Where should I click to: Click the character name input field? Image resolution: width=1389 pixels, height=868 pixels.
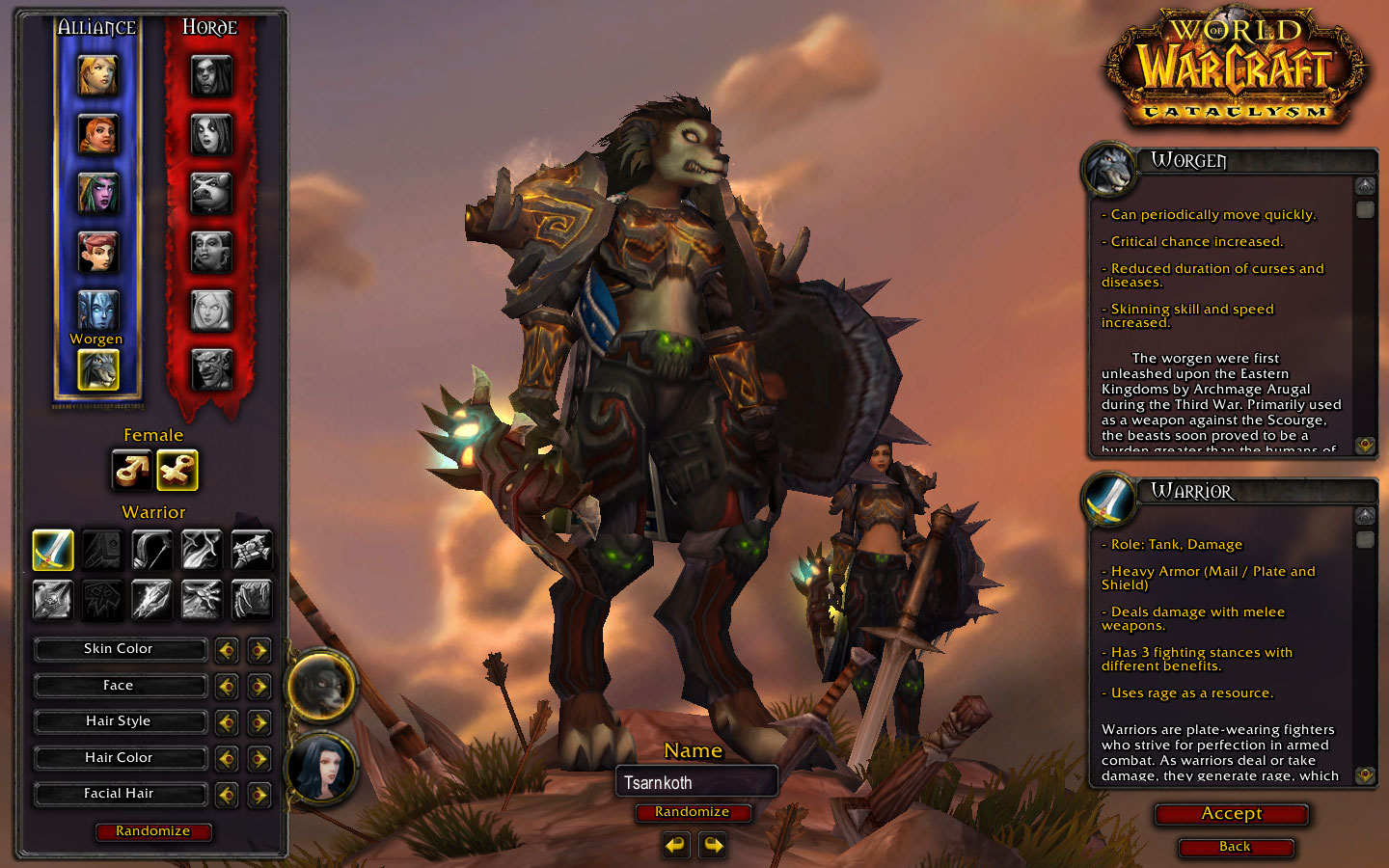click(x=695, y=782)
